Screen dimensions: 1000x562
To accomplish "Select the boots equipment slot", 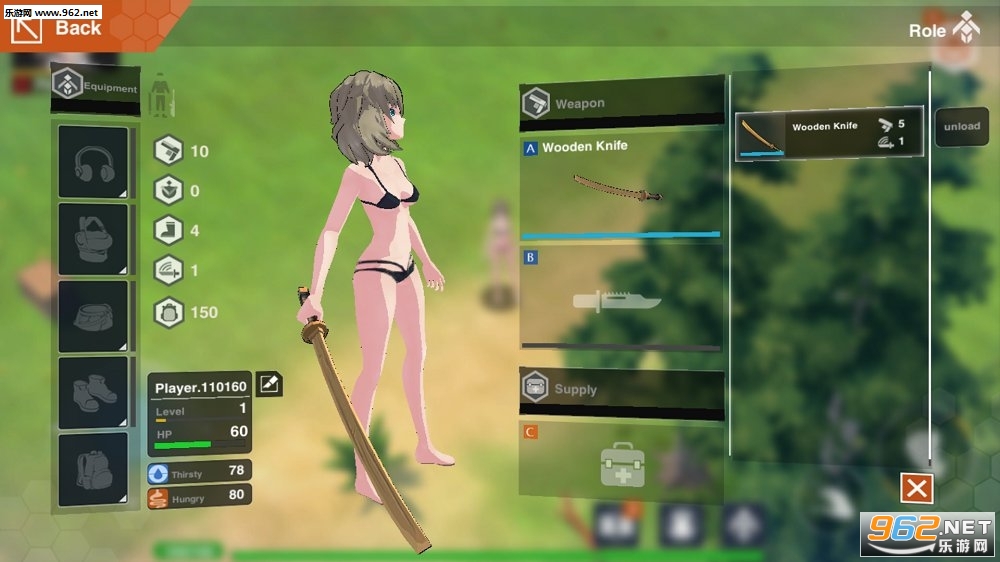I will click(93, 392).
